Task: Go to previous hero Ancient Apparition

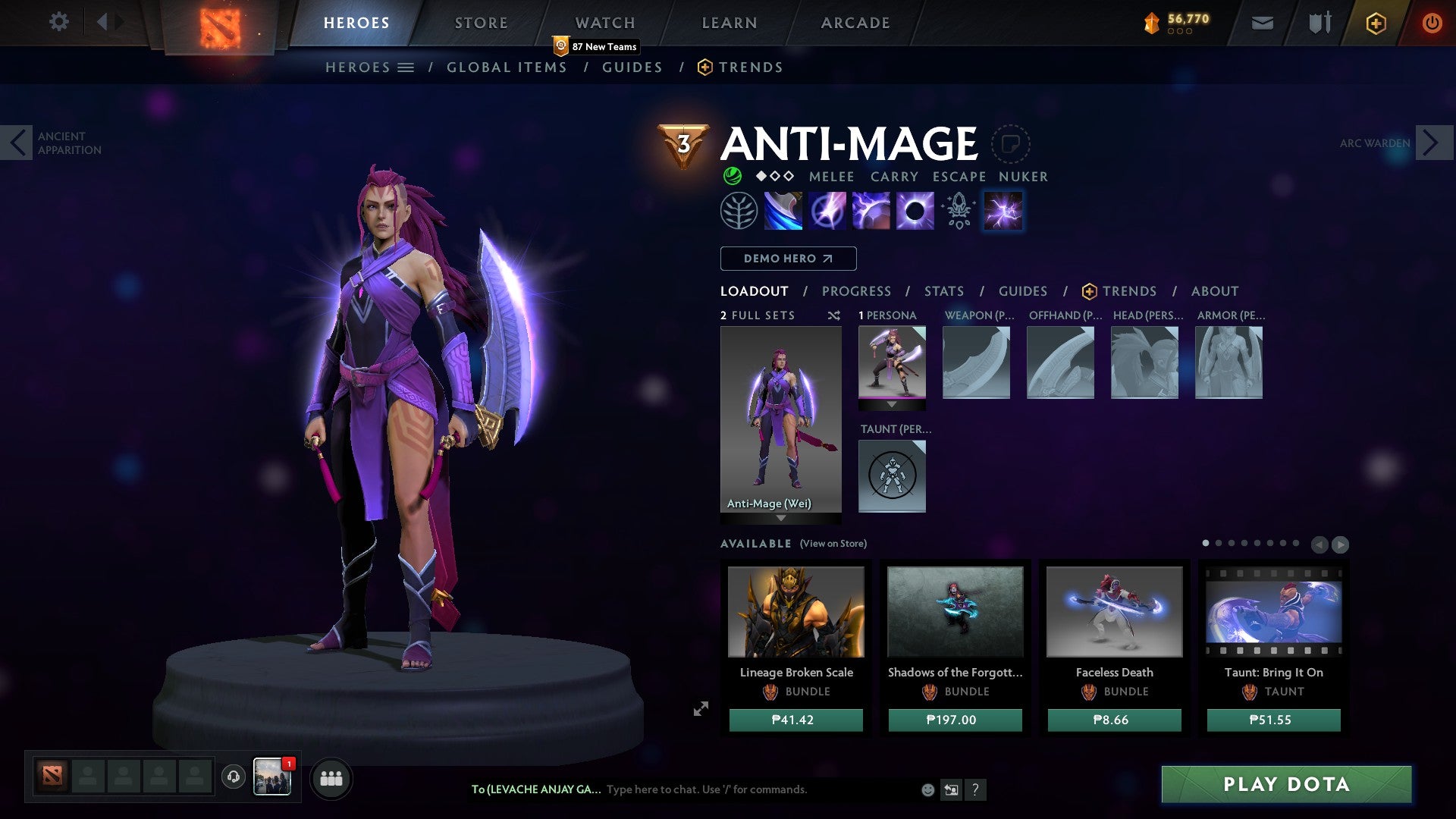Action: (17, 143)
